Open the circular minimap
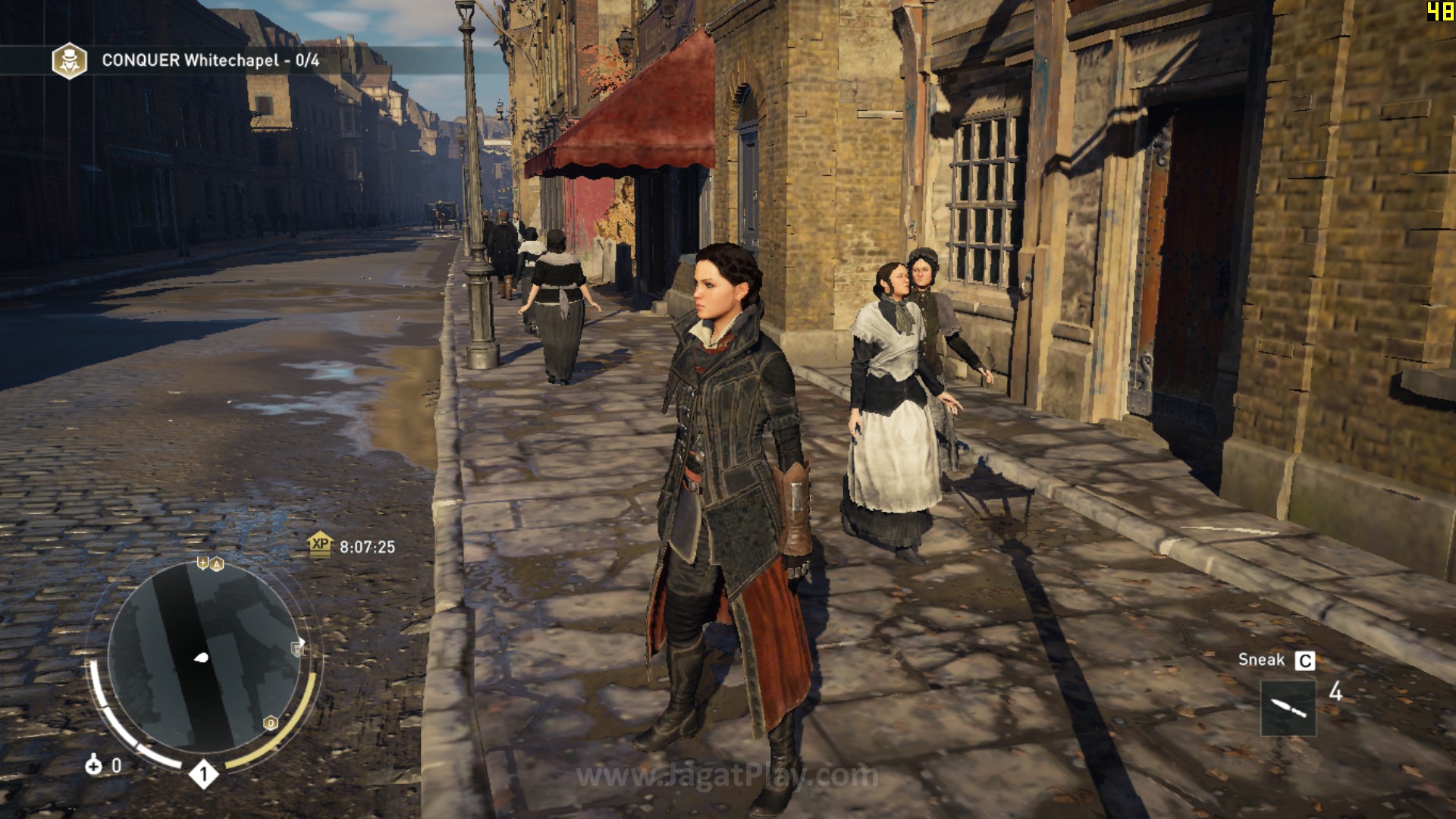This screenshot has width=1456, height=819. pos(203,660)
